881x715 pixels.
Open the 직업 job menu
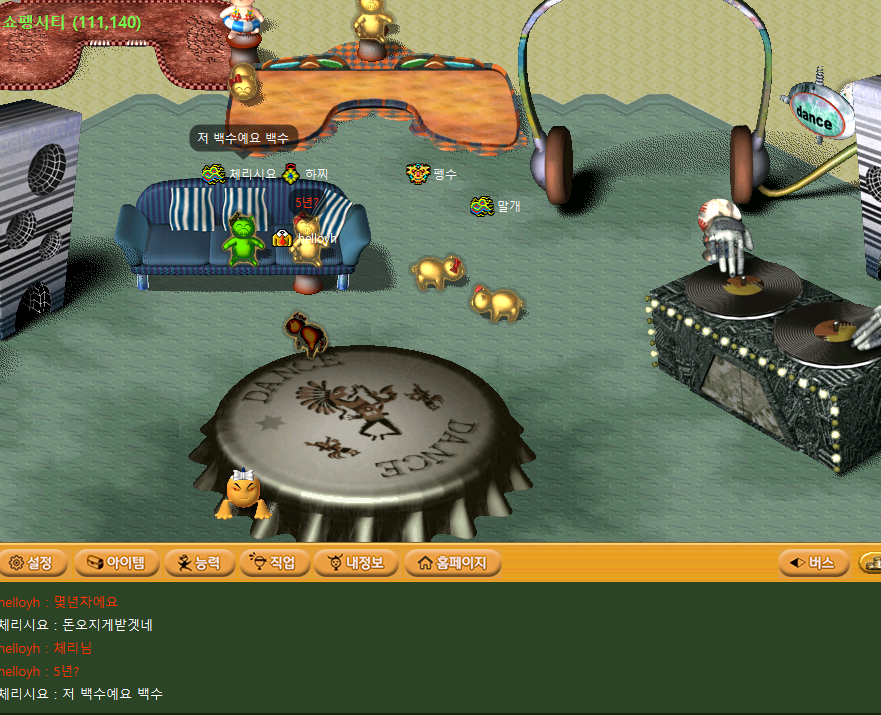coord(274,563)
